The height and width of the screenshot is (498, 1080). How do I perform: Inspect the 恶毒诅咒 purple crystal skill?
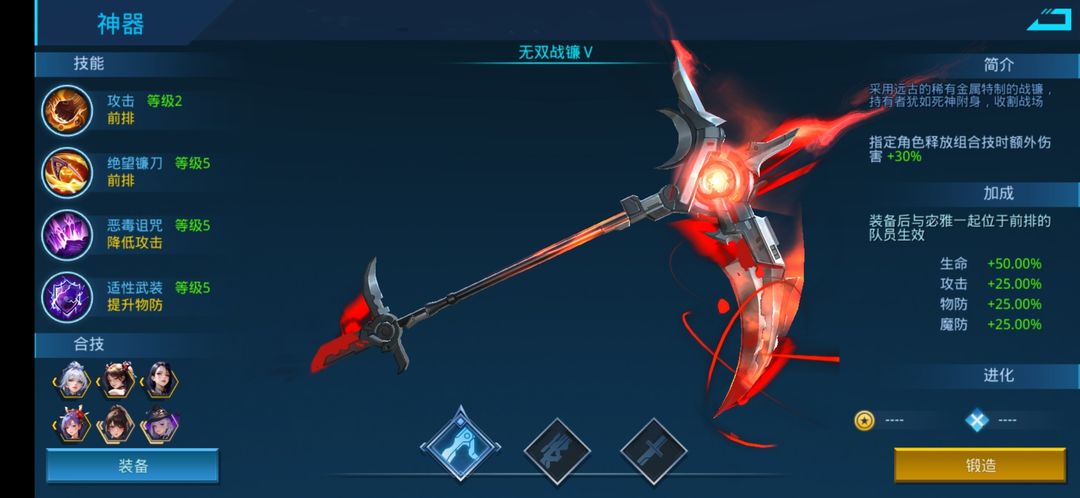pyautogui.click(x=67, y=234)
